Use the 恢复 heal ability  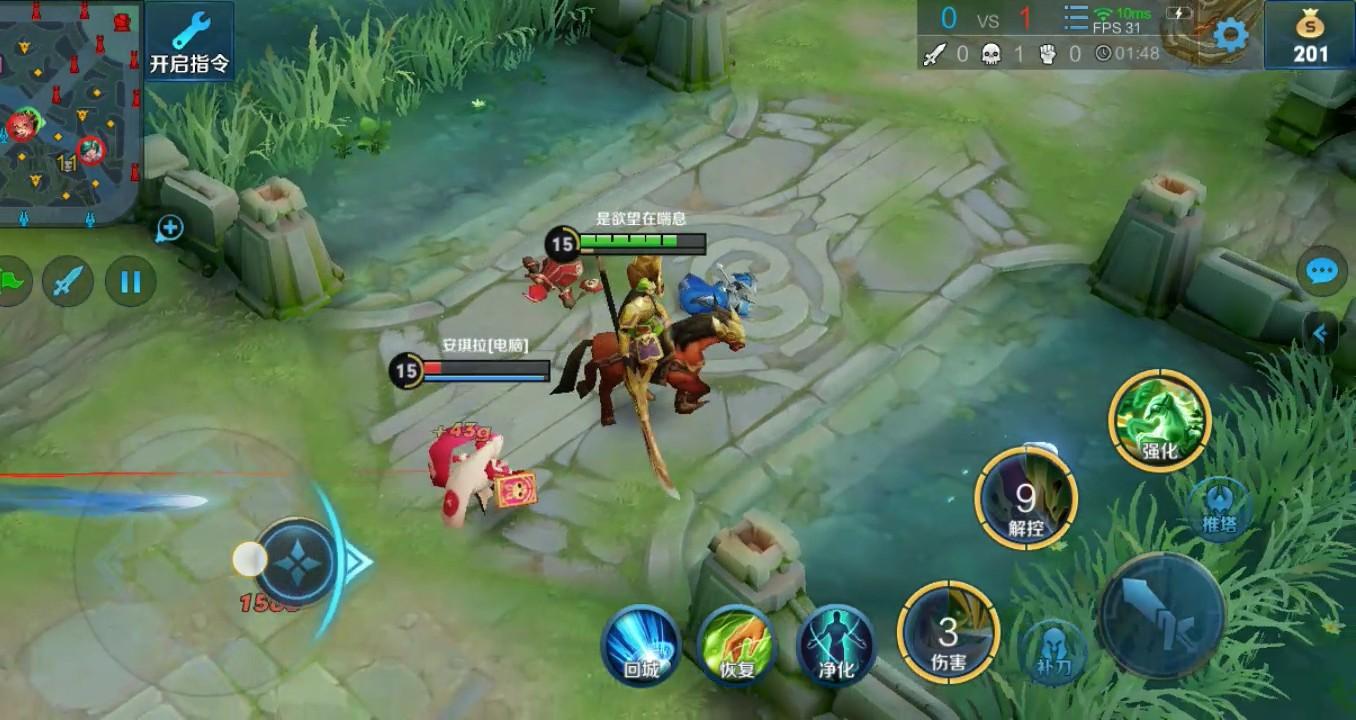737,645
